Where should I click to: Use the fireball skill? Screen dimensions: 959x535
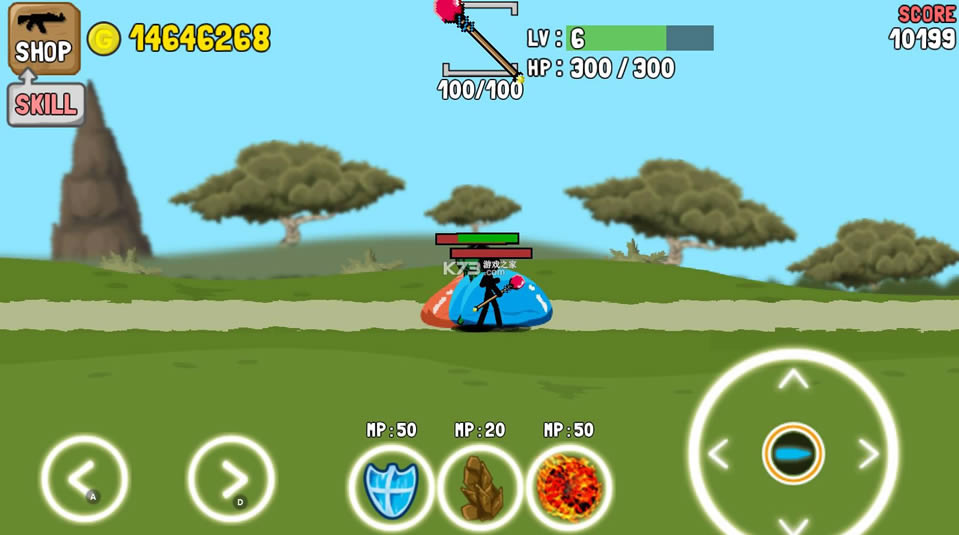pos(569,487)
